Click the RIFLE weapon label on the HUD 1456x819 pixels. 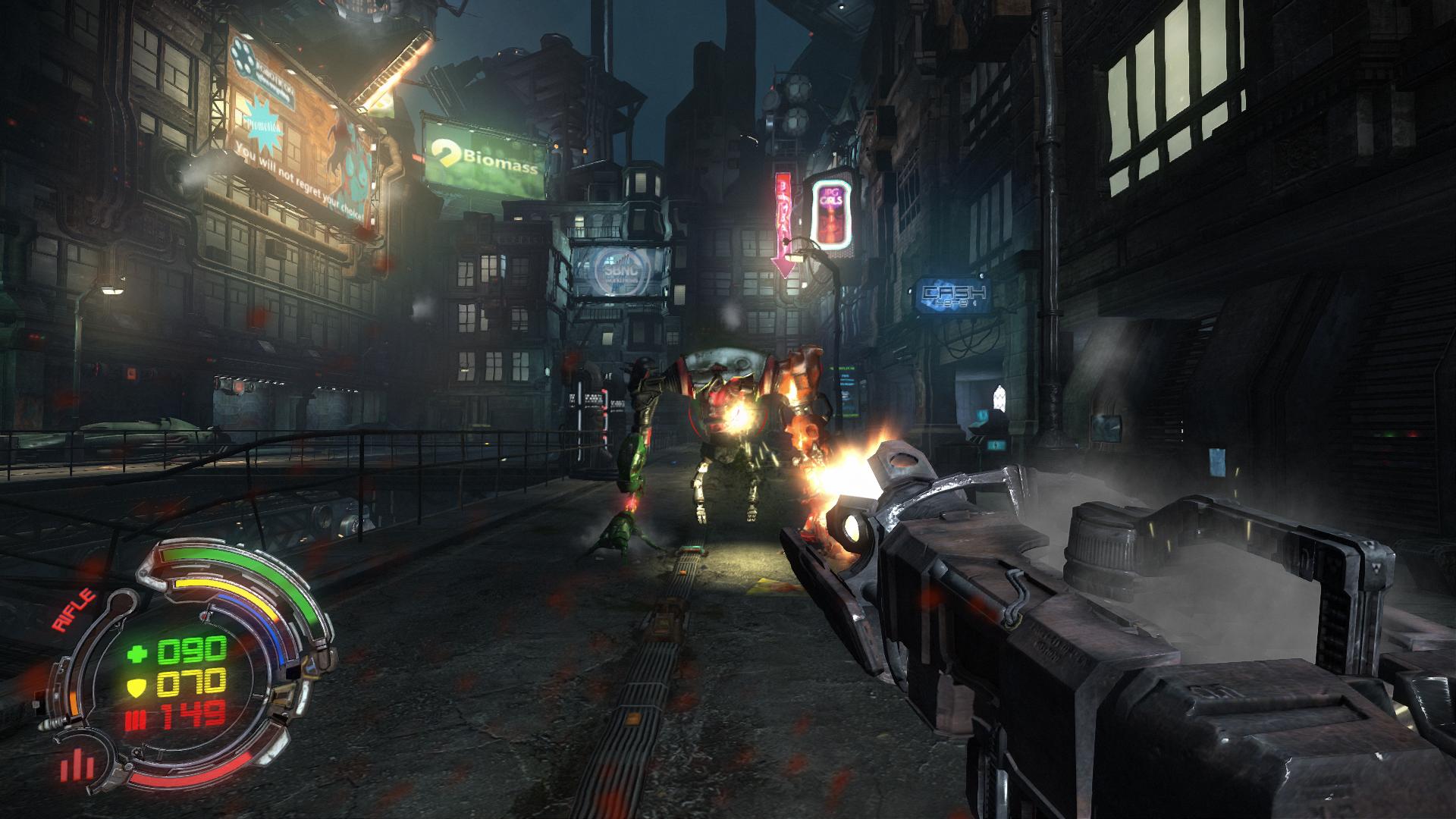[74, 610]
